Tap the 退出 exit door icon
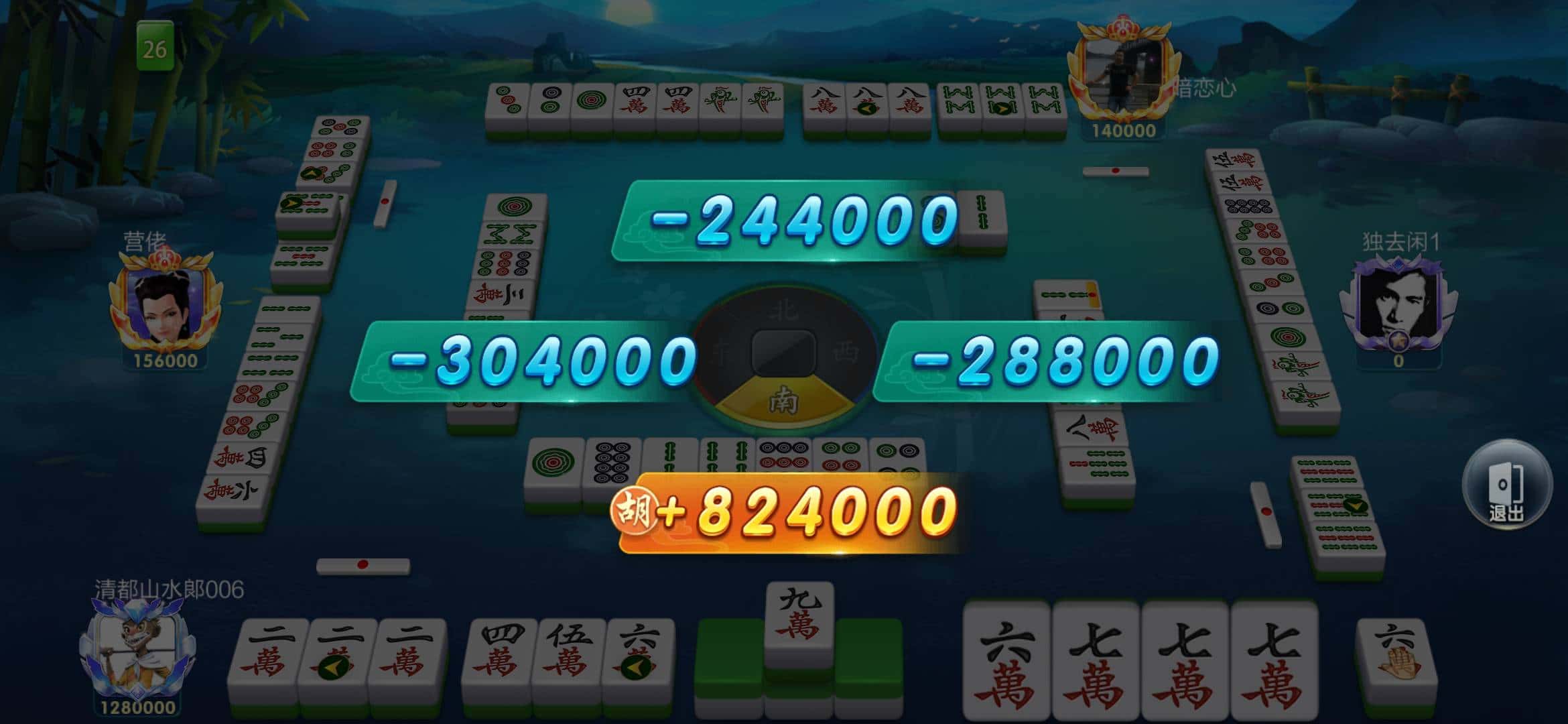 pos(1508,487)
